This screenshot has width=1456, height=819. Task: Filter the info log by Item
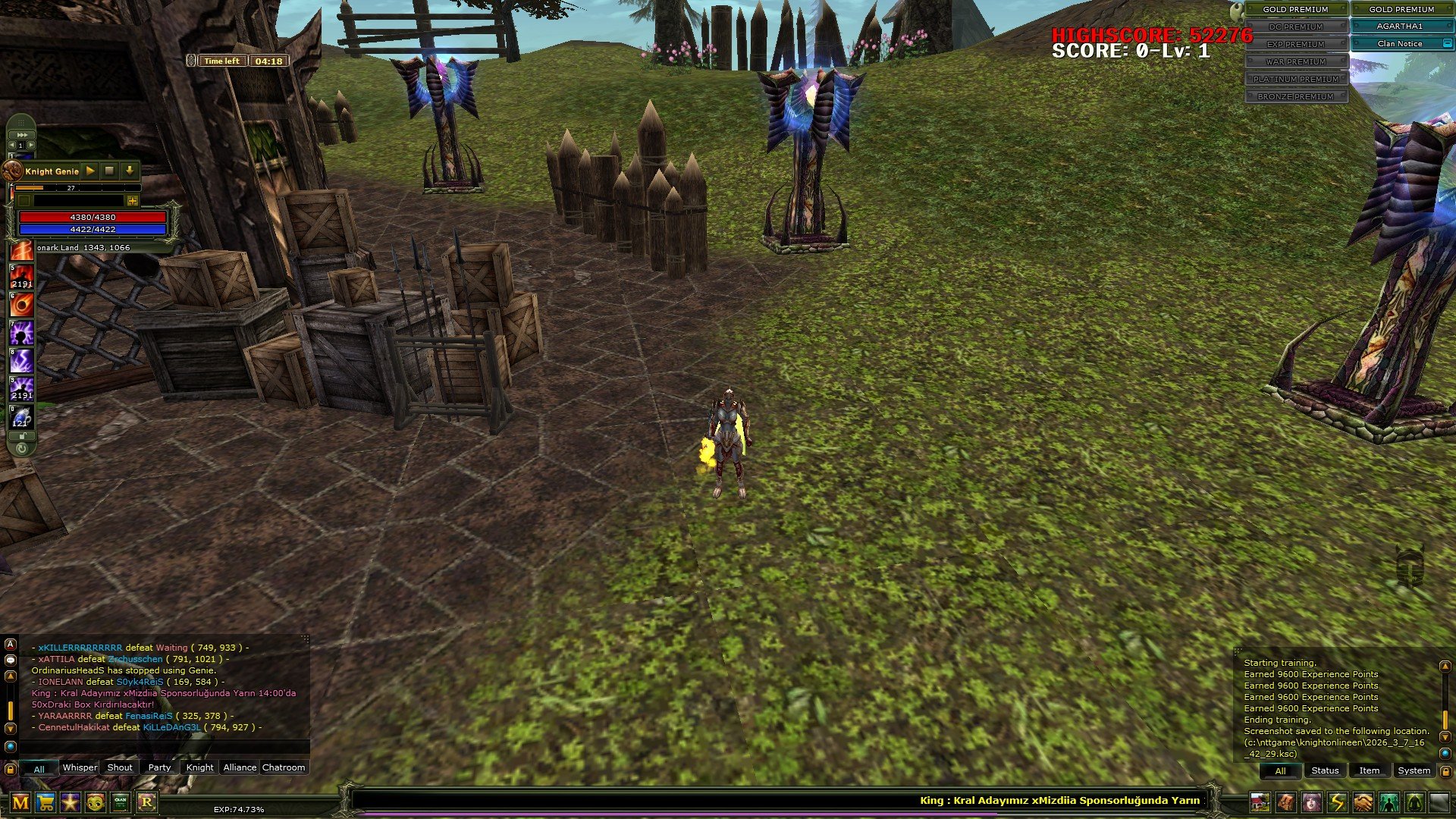(1369, 770)
